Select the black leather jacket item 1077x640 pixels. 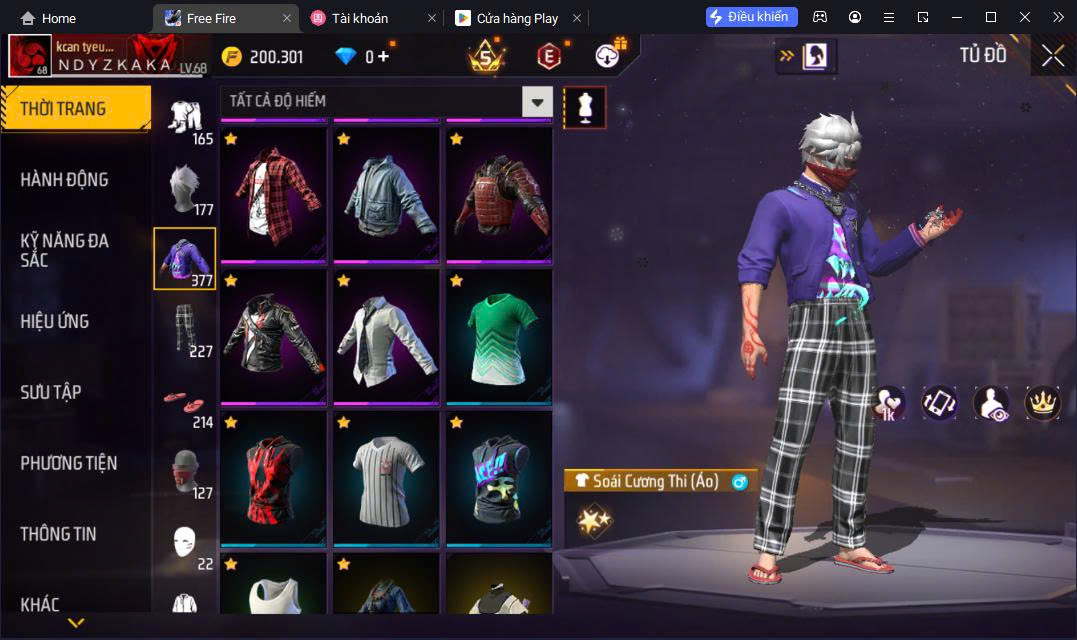tap(273, 335)
